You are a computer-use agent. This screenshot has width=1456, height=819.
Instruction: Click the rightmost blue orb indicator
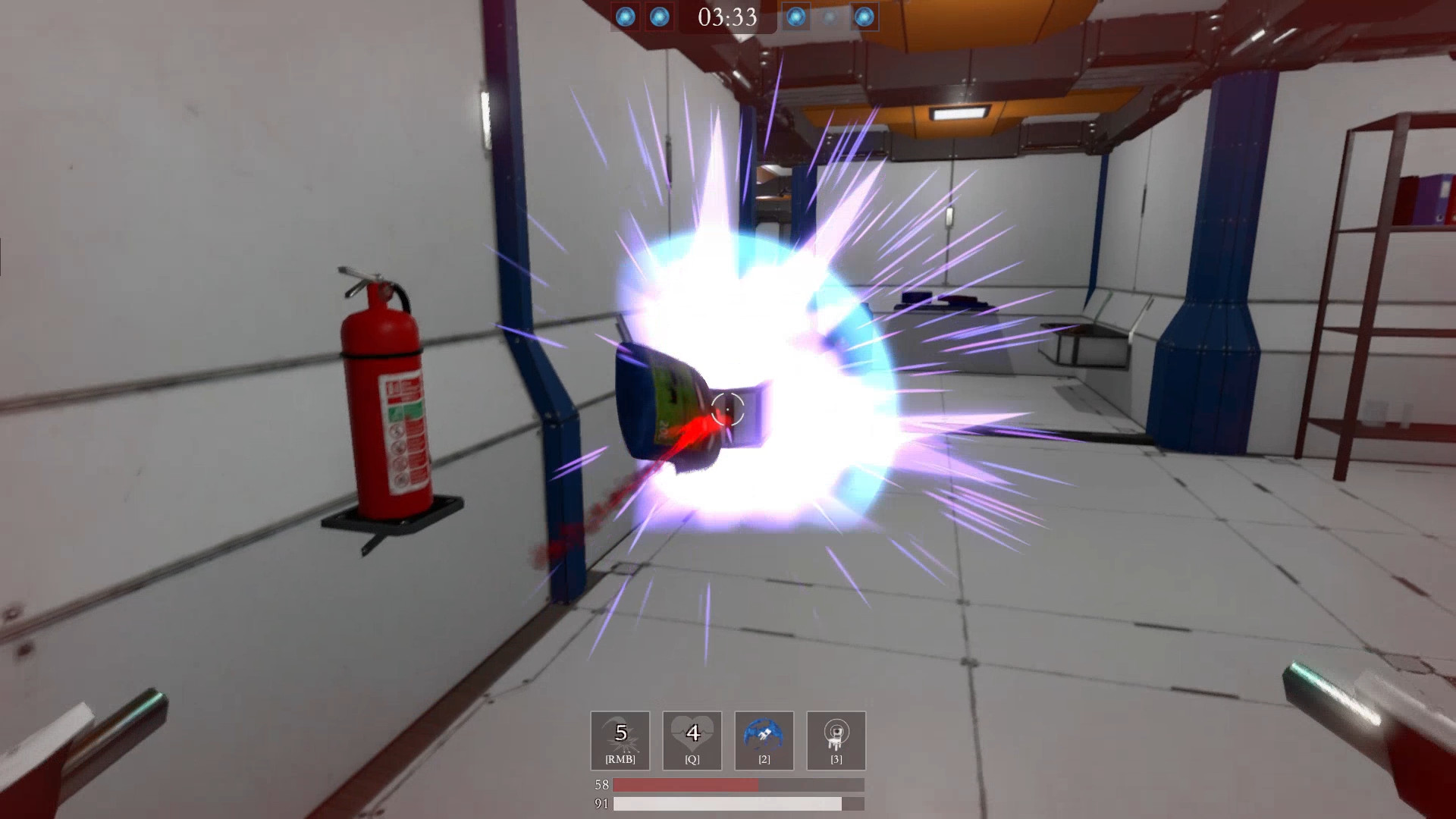tap(863, 17)
